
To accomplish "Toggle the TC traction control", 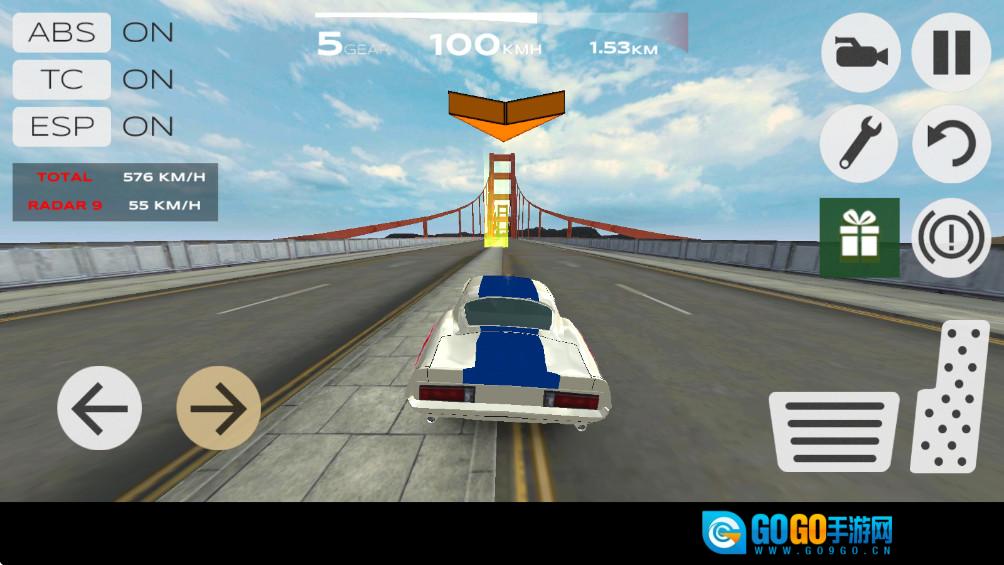I will [x=62, y=79].
